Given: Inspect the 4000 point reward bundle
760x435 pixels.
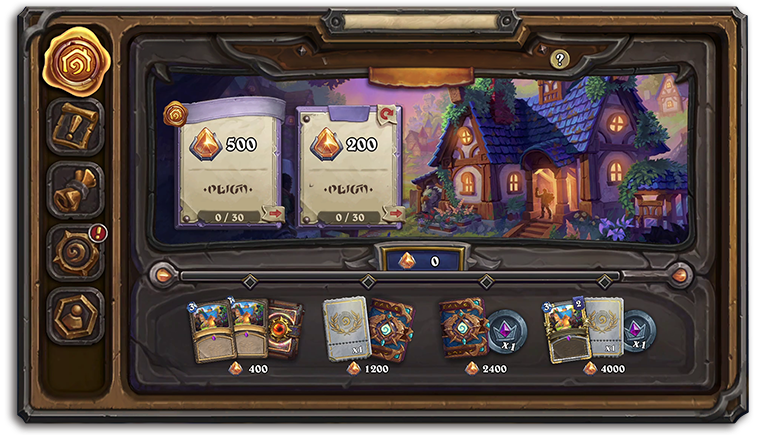Looking at the screenshot, I should click(596, 331).
